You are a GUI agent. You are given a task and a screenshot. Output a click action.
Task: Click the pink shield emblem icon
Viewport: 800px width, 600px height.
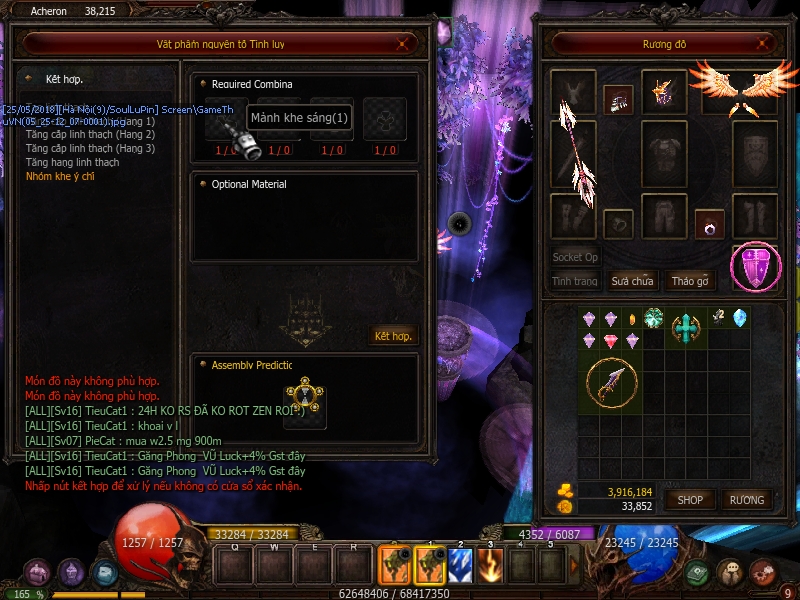click(756, 267)
